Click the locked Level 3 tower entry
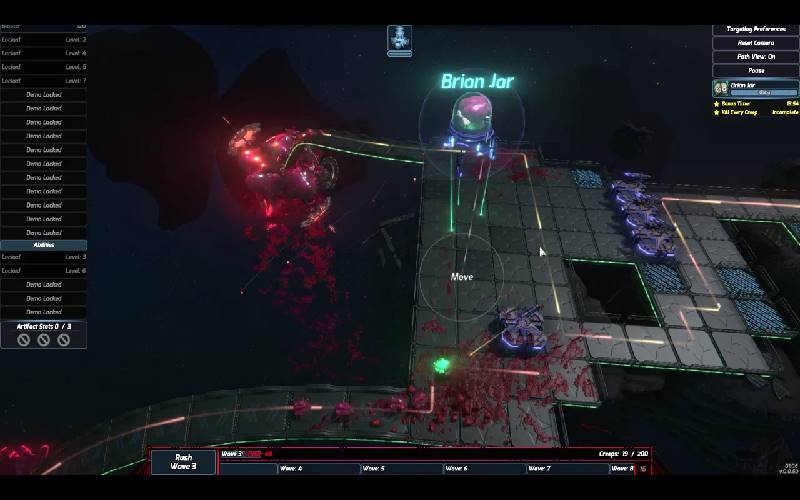800x500 pixels. (x=43, y=39)
